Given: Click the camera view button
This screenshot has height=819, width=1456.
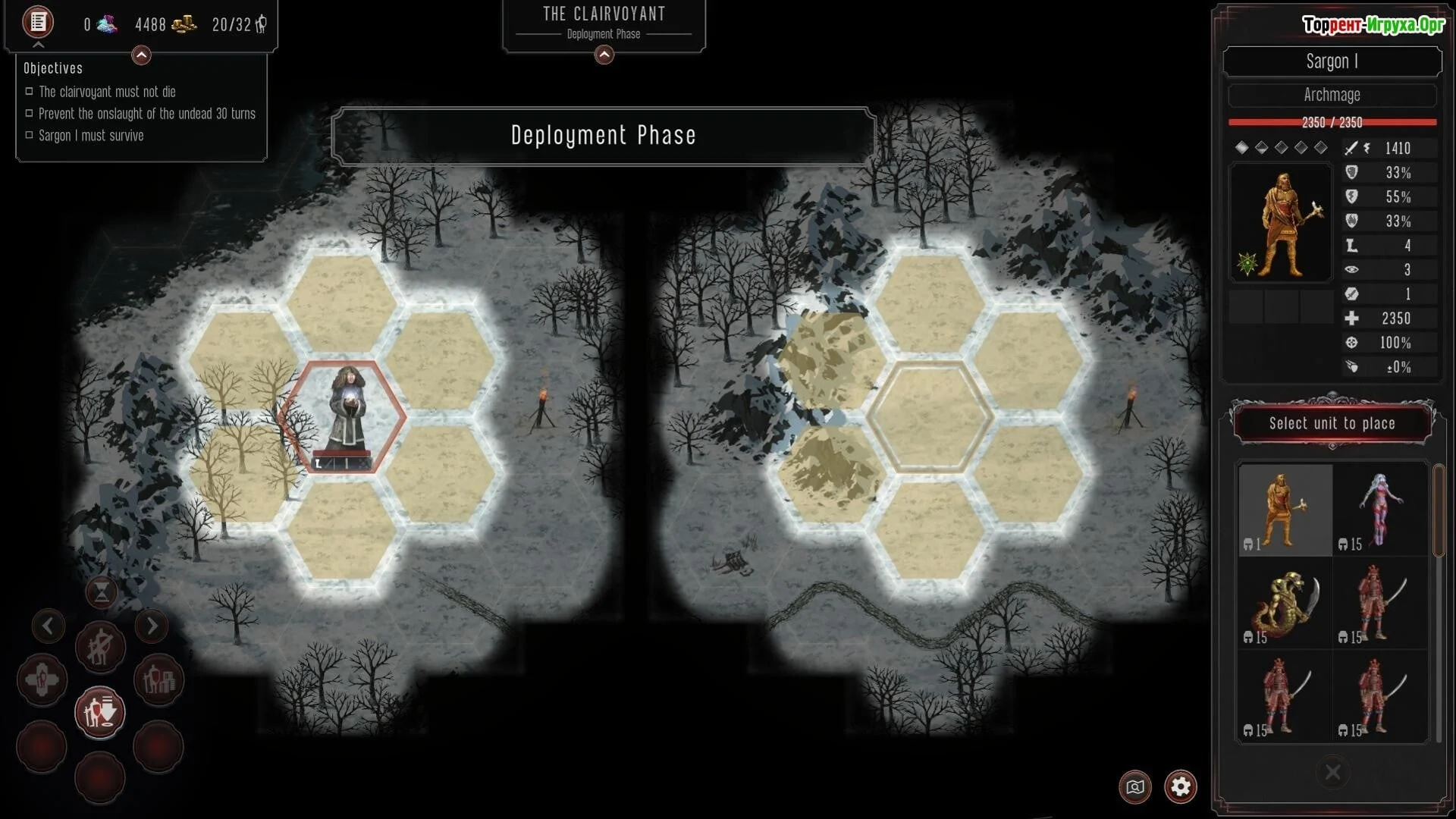Looking at the screenshot, I should [x=1134, y=786].
